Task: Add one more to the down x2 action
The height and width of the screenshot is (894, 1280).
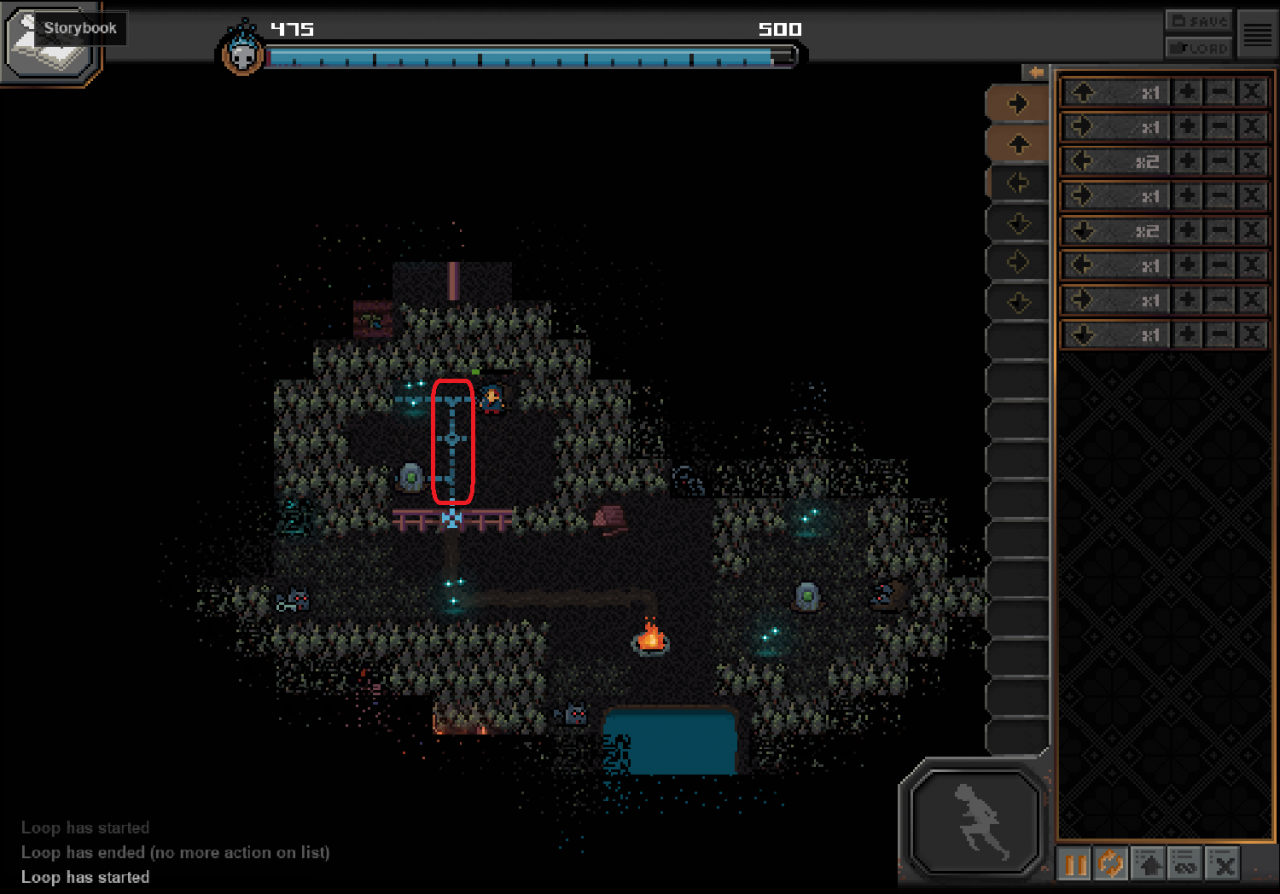Action: 1186,231
